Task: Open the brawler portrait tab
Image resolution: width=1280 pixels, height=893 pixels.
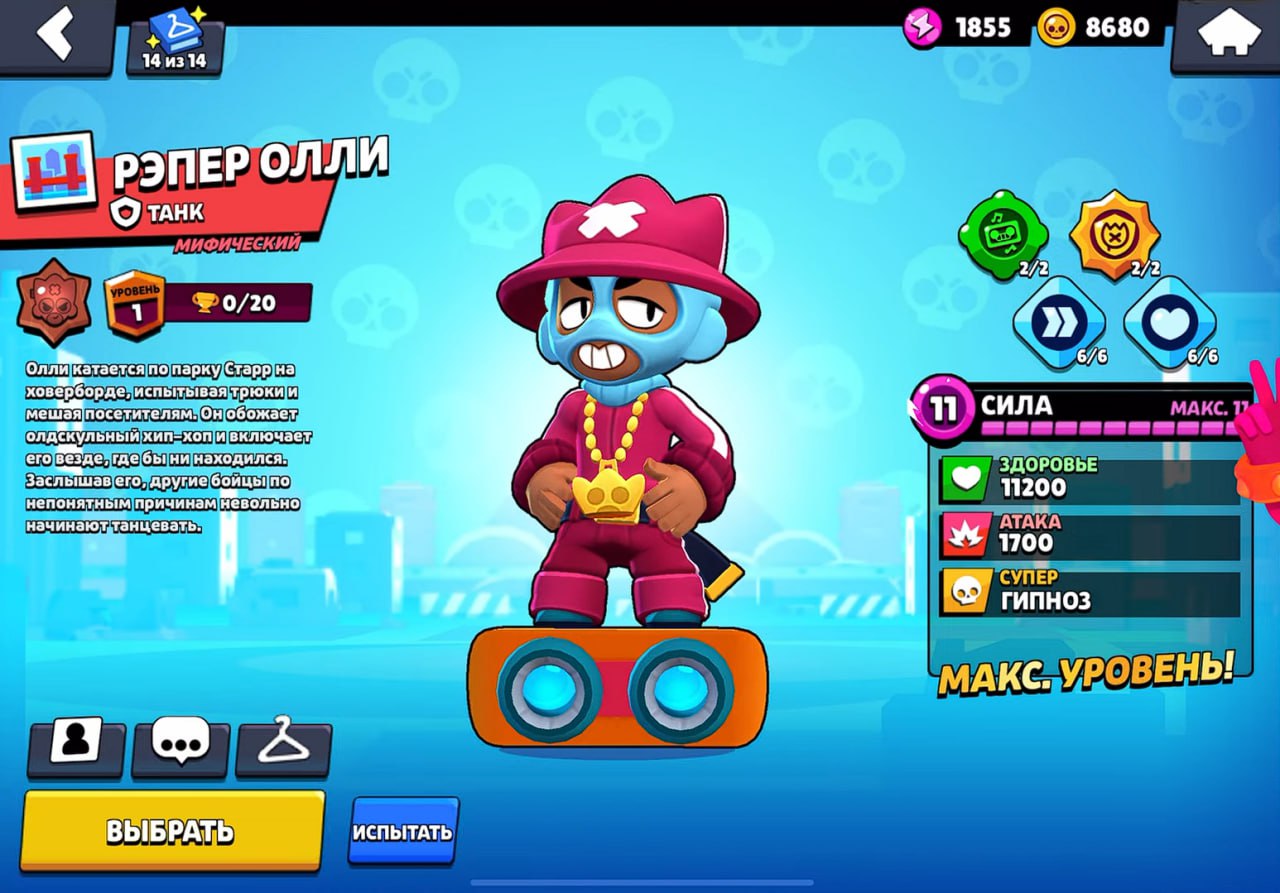Action: 76,745
